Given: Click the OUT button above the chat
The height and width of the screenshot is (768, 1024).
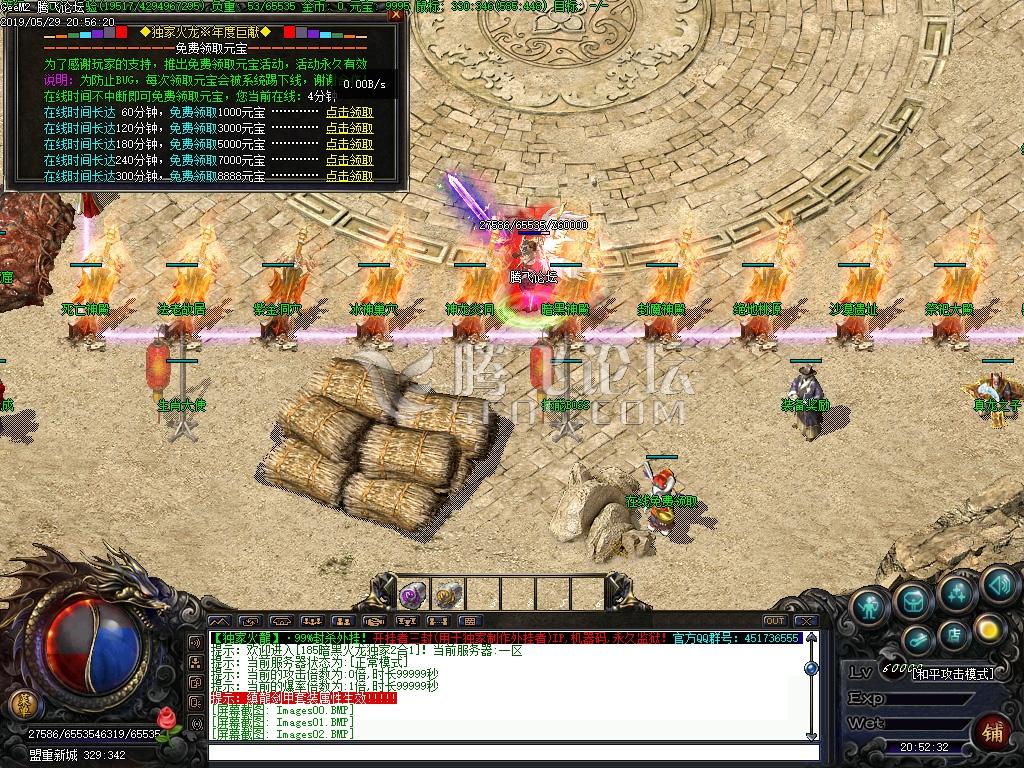Looking at the screenshot, I should [x=774, y=621].
